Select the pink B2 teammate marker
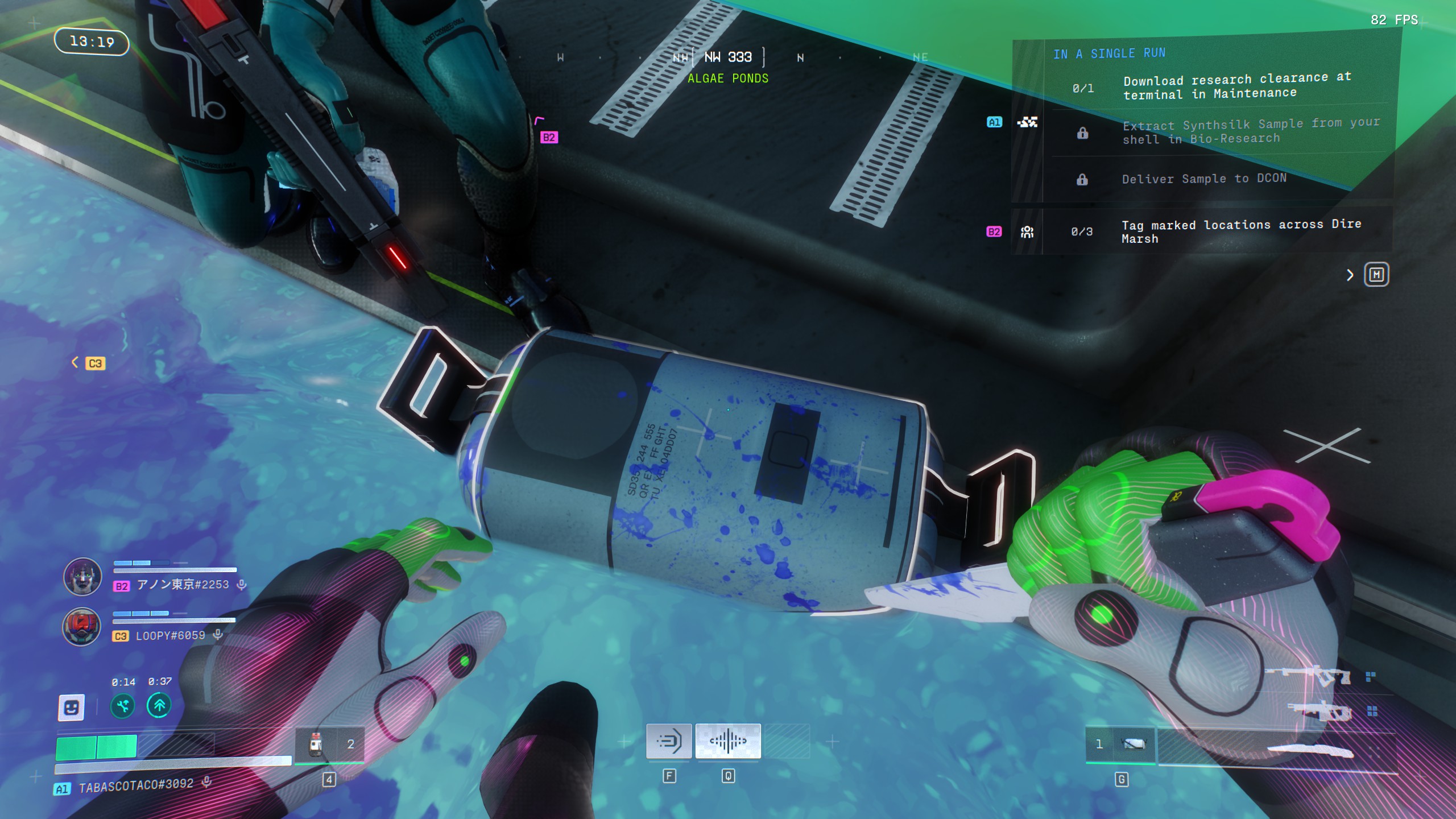This screenshot has width=1456, height=819. tap(549, 137)
